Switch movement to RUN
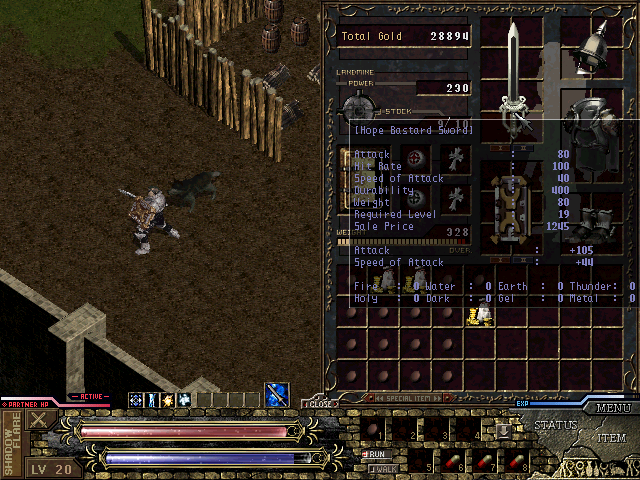Screen dimensions: 640x480 point(378,453)
